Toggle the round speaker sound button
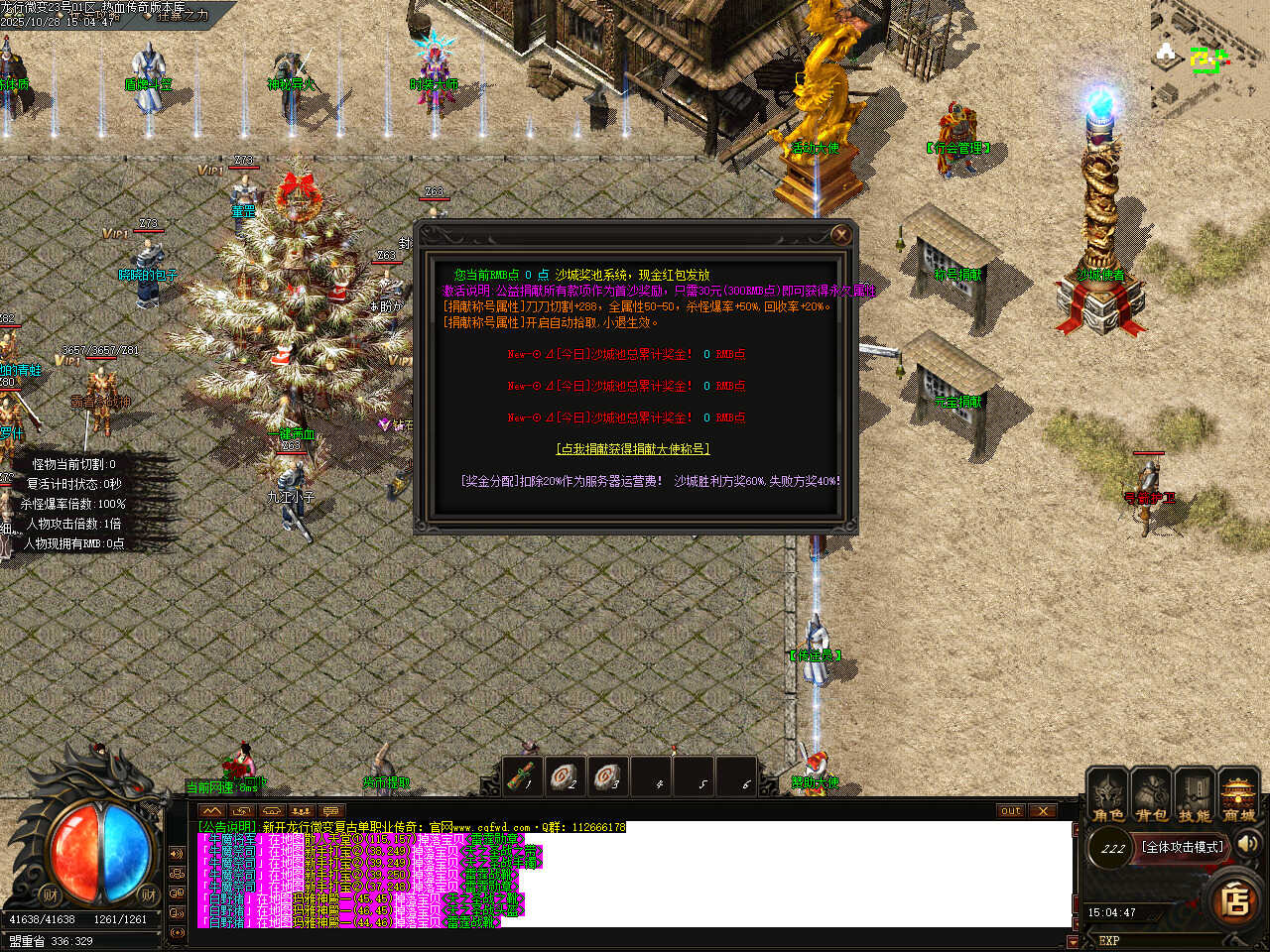The width and height of the screenshot is (1270, 952). [x=1247, y=844]
